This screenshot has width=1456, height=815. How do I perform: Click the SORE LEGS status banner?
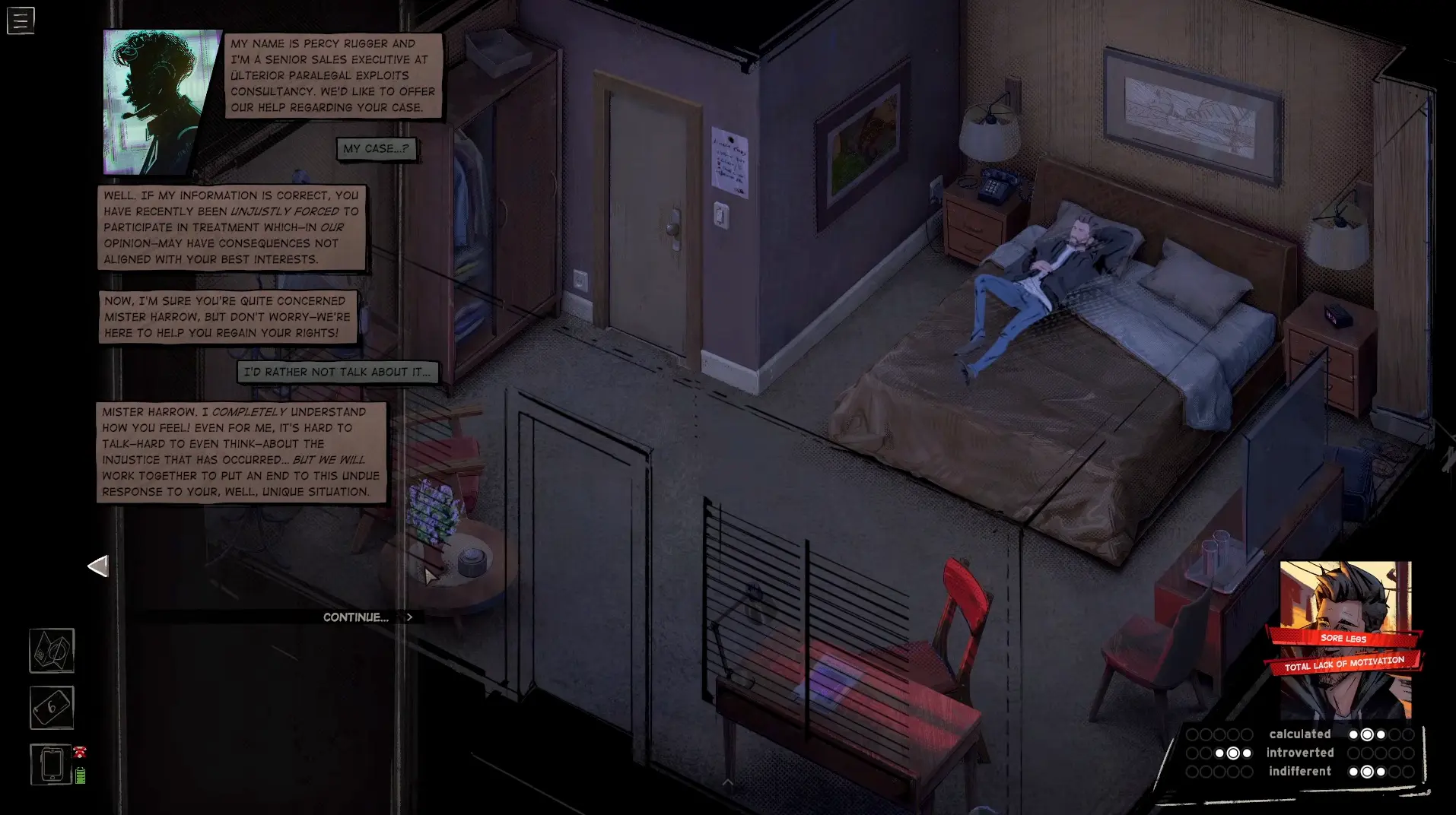pyautogui.click(x=1344, y=639)
